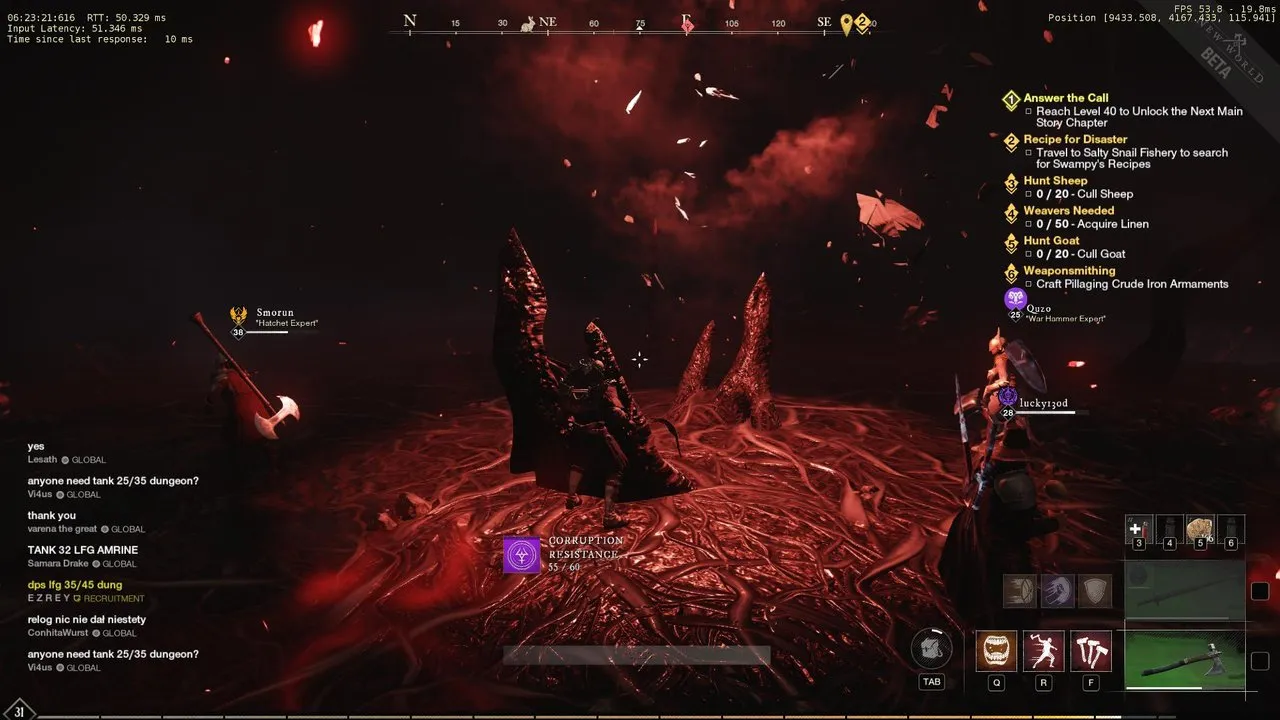Click the shield passive icon
The height and width of the screenshot is (720, 1280).
(x=1095, y=590)
